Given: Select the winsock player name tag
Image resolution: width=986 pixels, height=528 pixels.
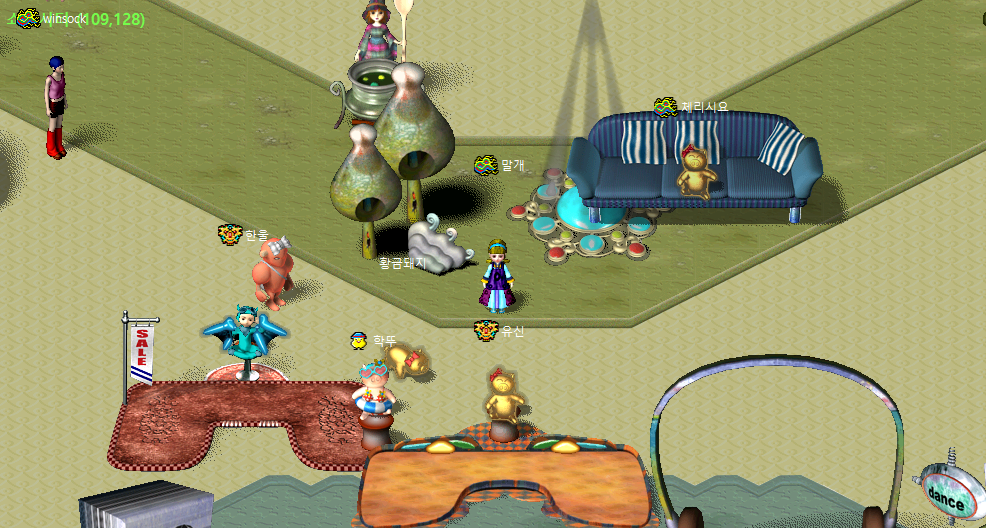Looking at the screenshot, I should coord(66,18).
